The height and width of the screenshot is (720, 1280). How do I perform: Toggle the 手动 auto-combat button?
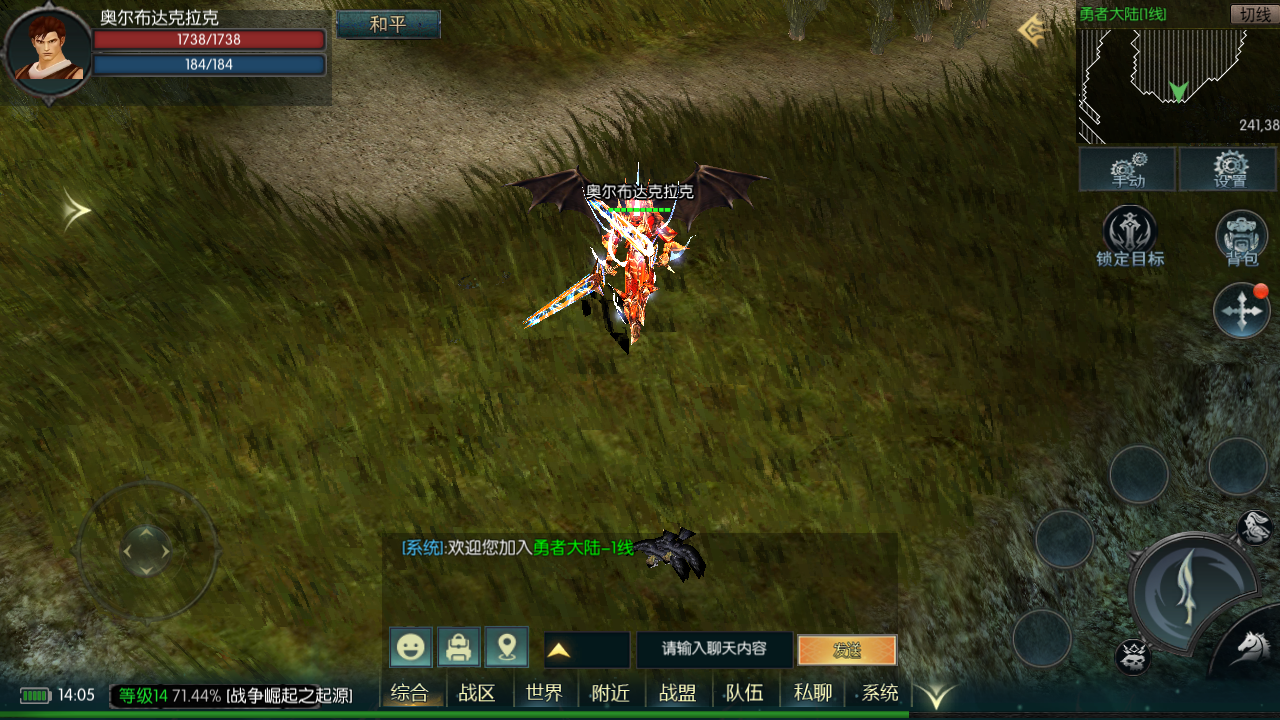click(x=1128, y=169)
